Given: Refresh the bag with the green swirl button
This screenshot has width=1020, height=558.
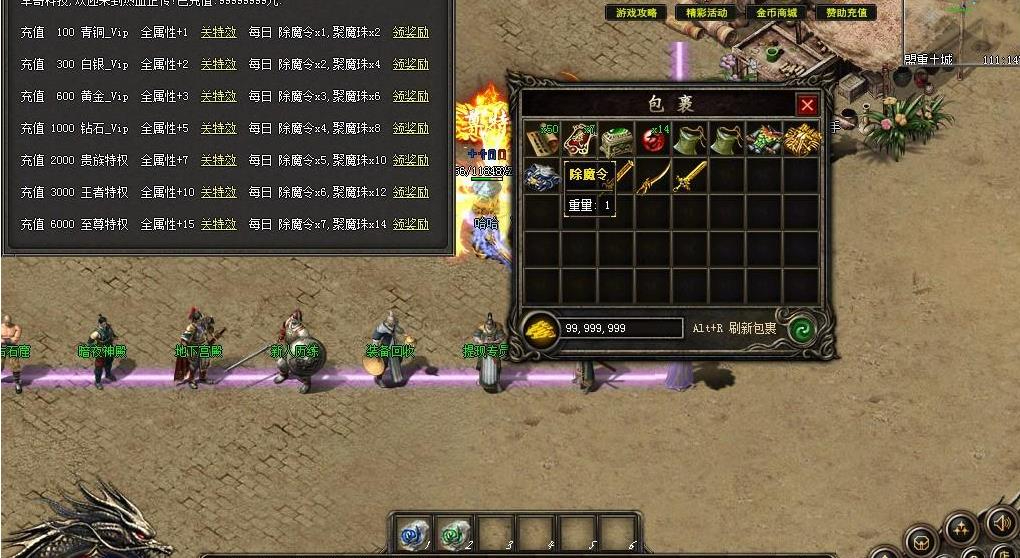Looking at the screenshot, I should pyautogui.click(x=801, y=328).
